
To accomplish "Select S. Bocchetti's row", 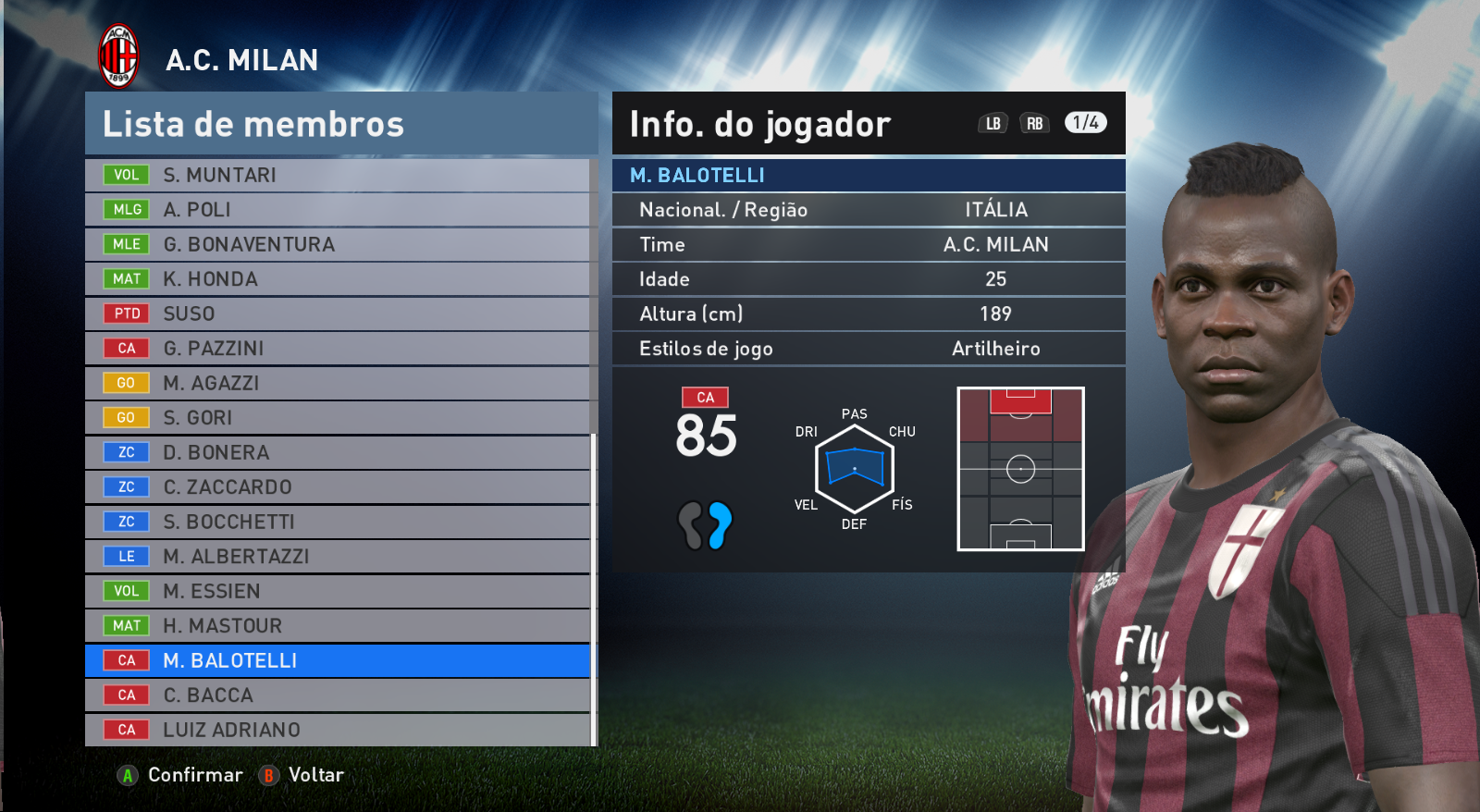I will pos(338,522).
